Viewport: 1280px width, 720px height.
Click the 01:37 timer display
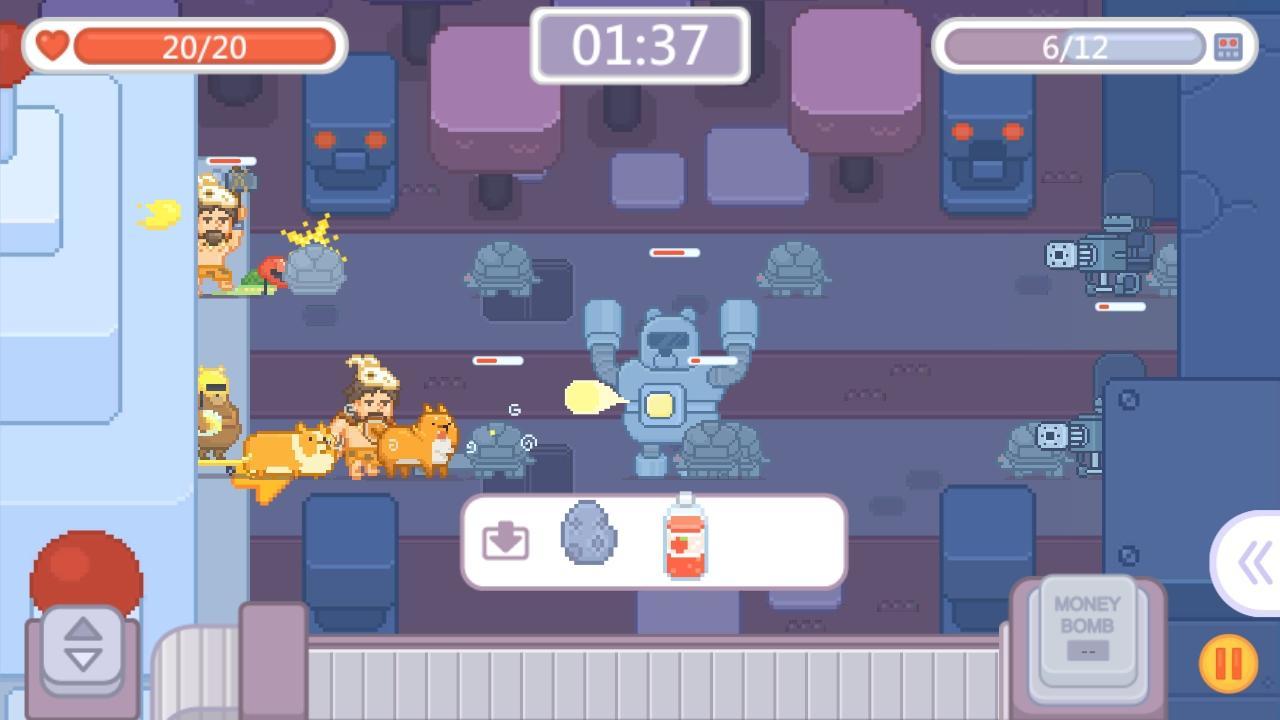click(x=638, y=46)
